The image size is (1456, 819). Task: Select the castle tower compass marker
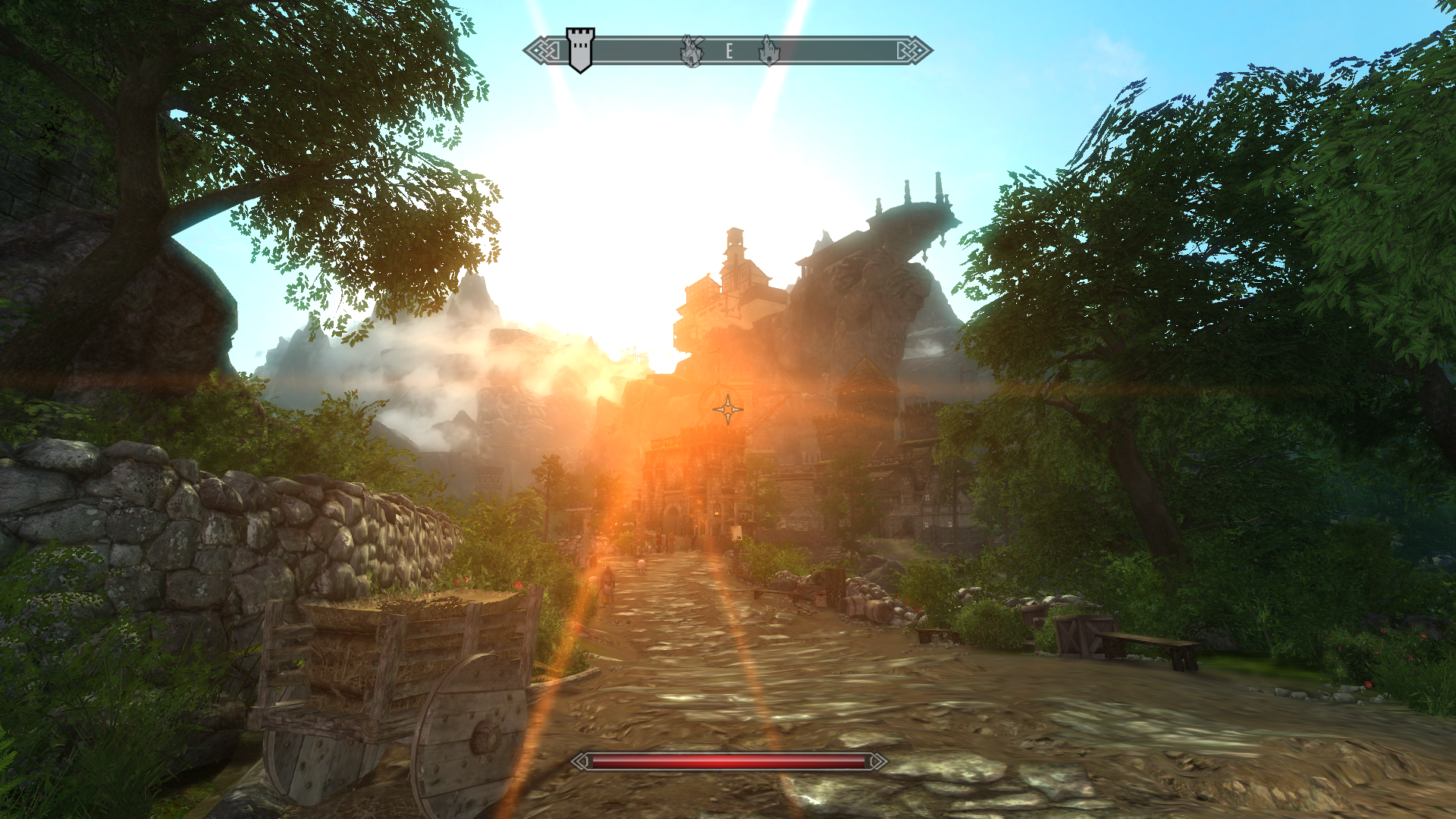580,50
